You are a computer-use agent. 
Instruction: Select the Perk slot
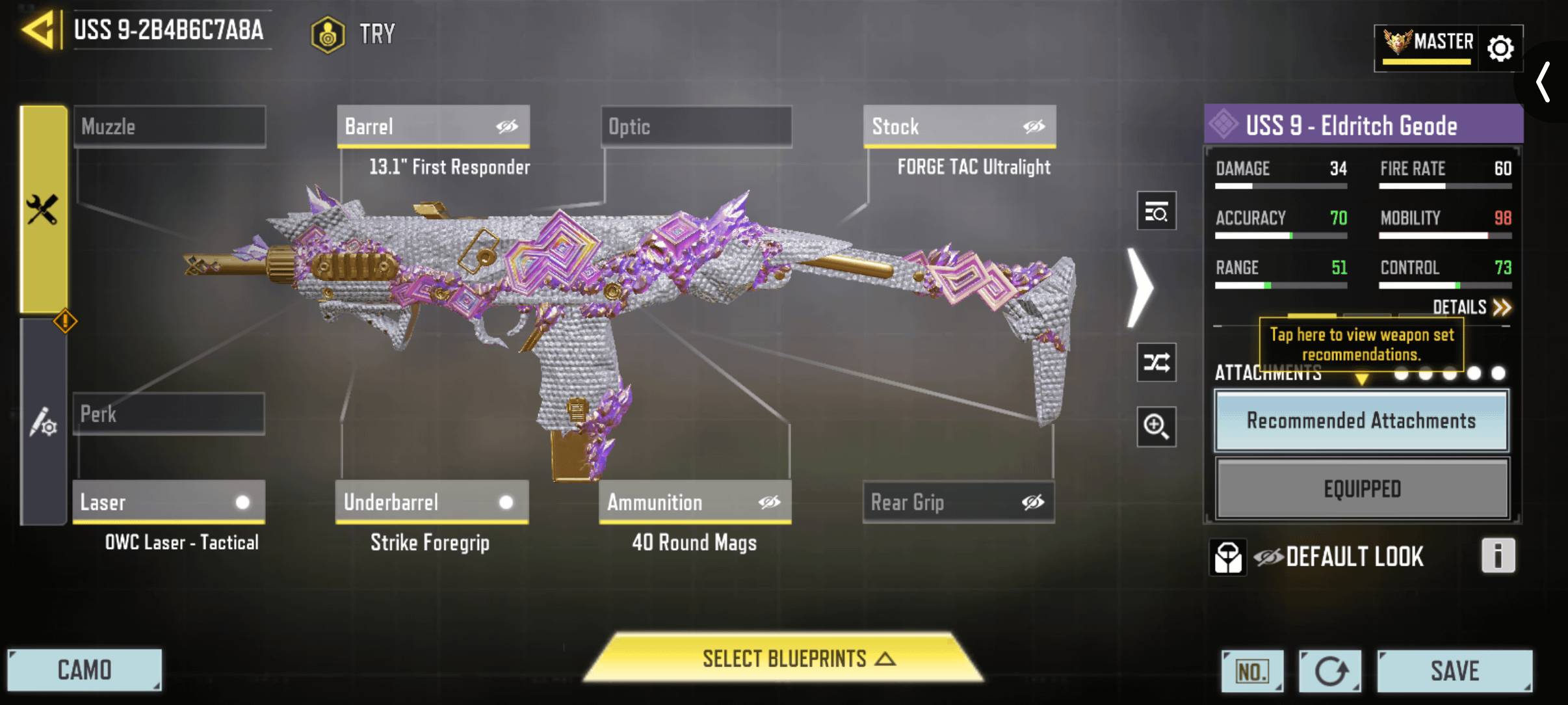168,414
